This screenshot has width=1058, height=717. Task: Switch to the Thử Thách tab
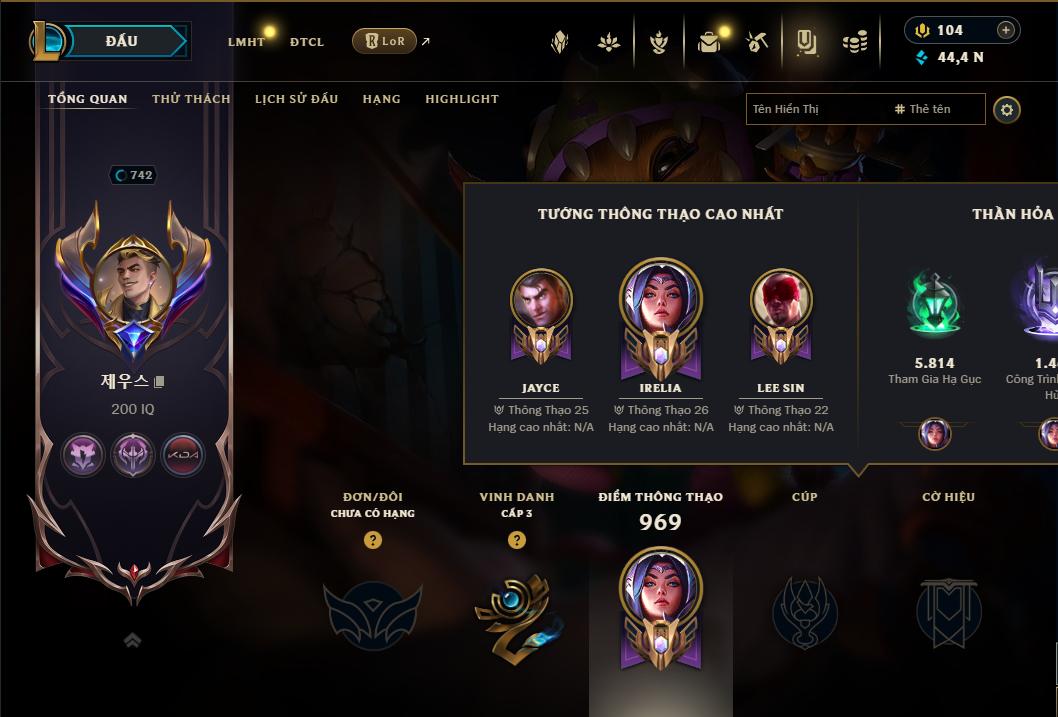coord(191,99)
